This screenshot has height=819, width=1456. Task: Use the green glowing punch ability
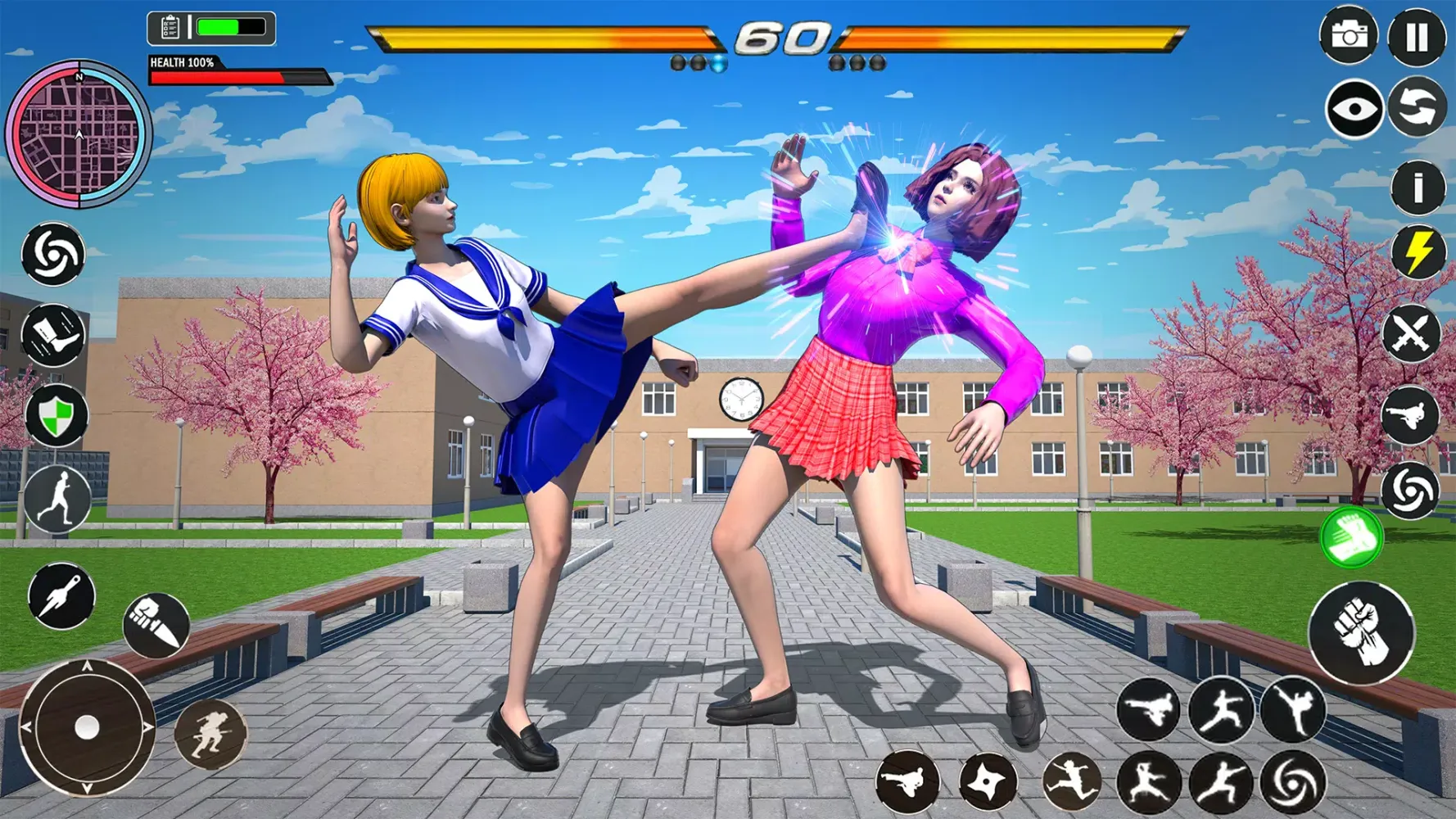(1351, 538)
